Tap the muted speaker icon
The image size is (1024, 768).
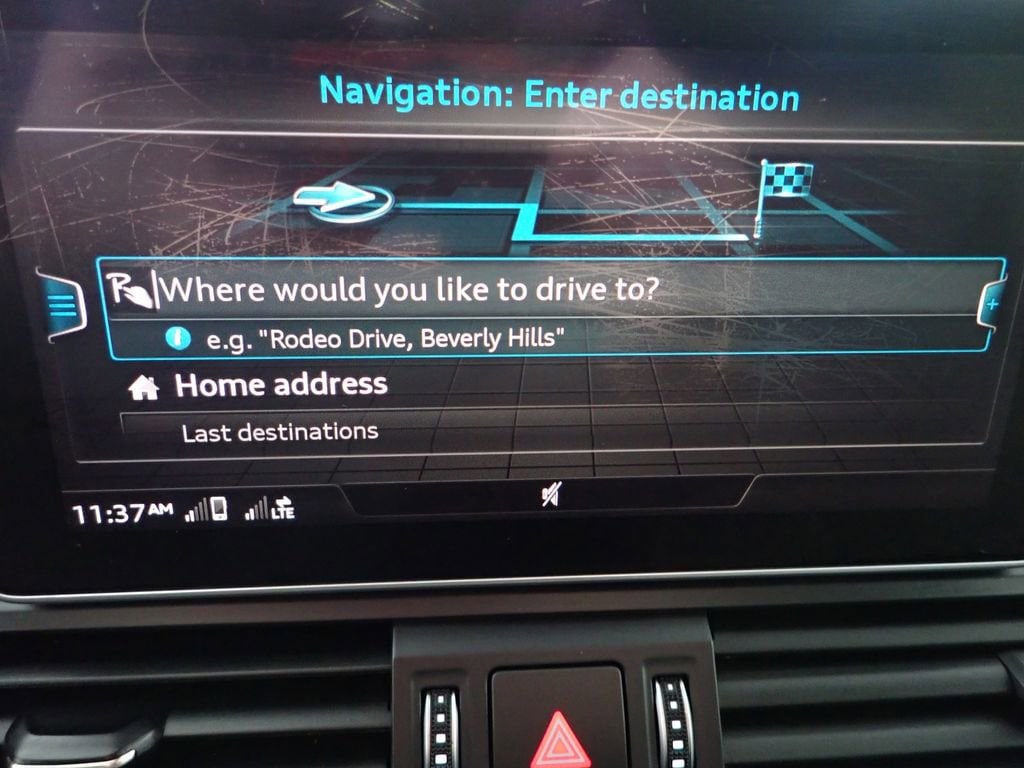[551, 493]
